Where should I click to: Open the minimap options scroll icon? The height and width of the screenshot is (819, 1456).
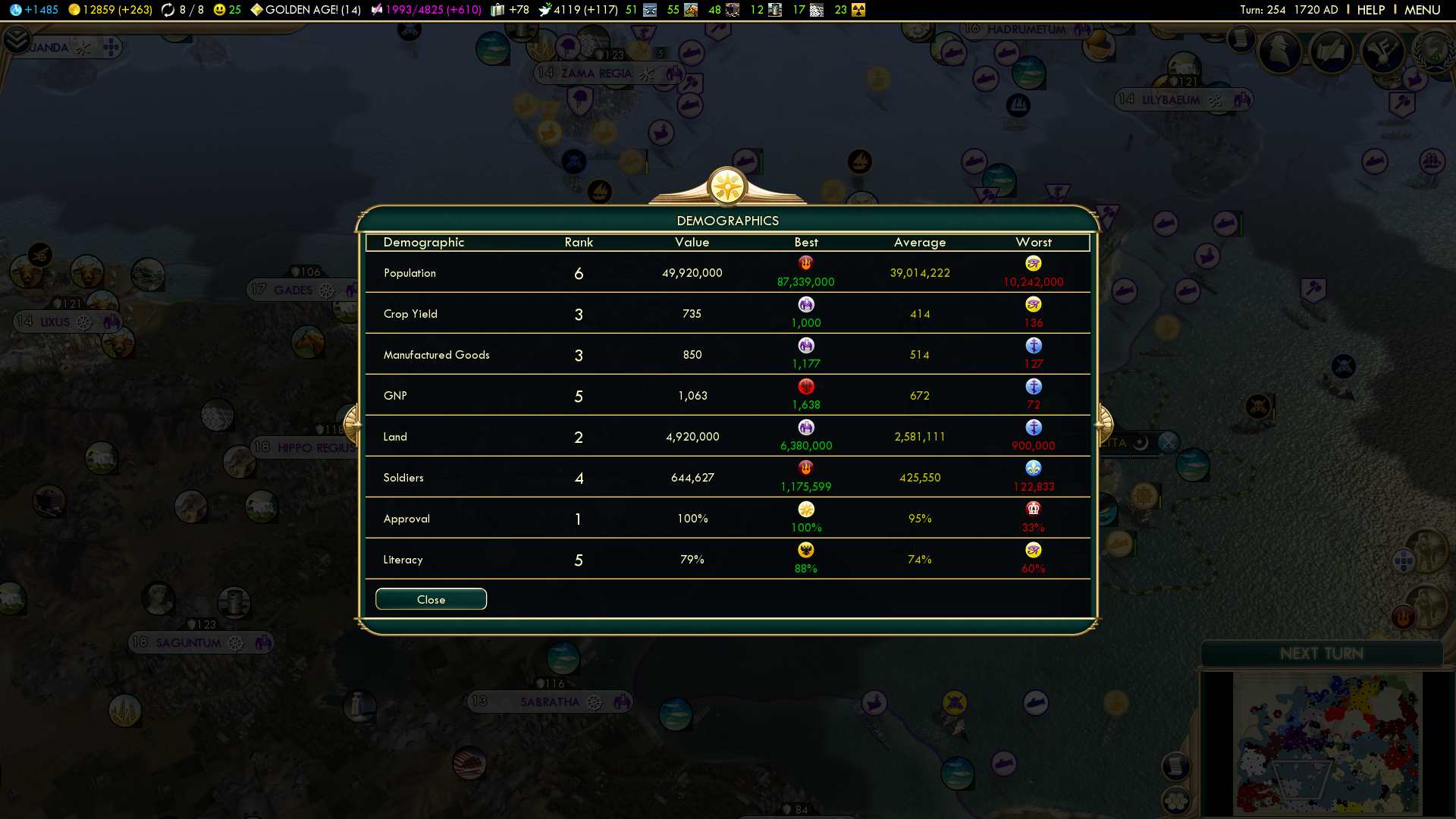pyautogui.click(x=1175, y=766)
